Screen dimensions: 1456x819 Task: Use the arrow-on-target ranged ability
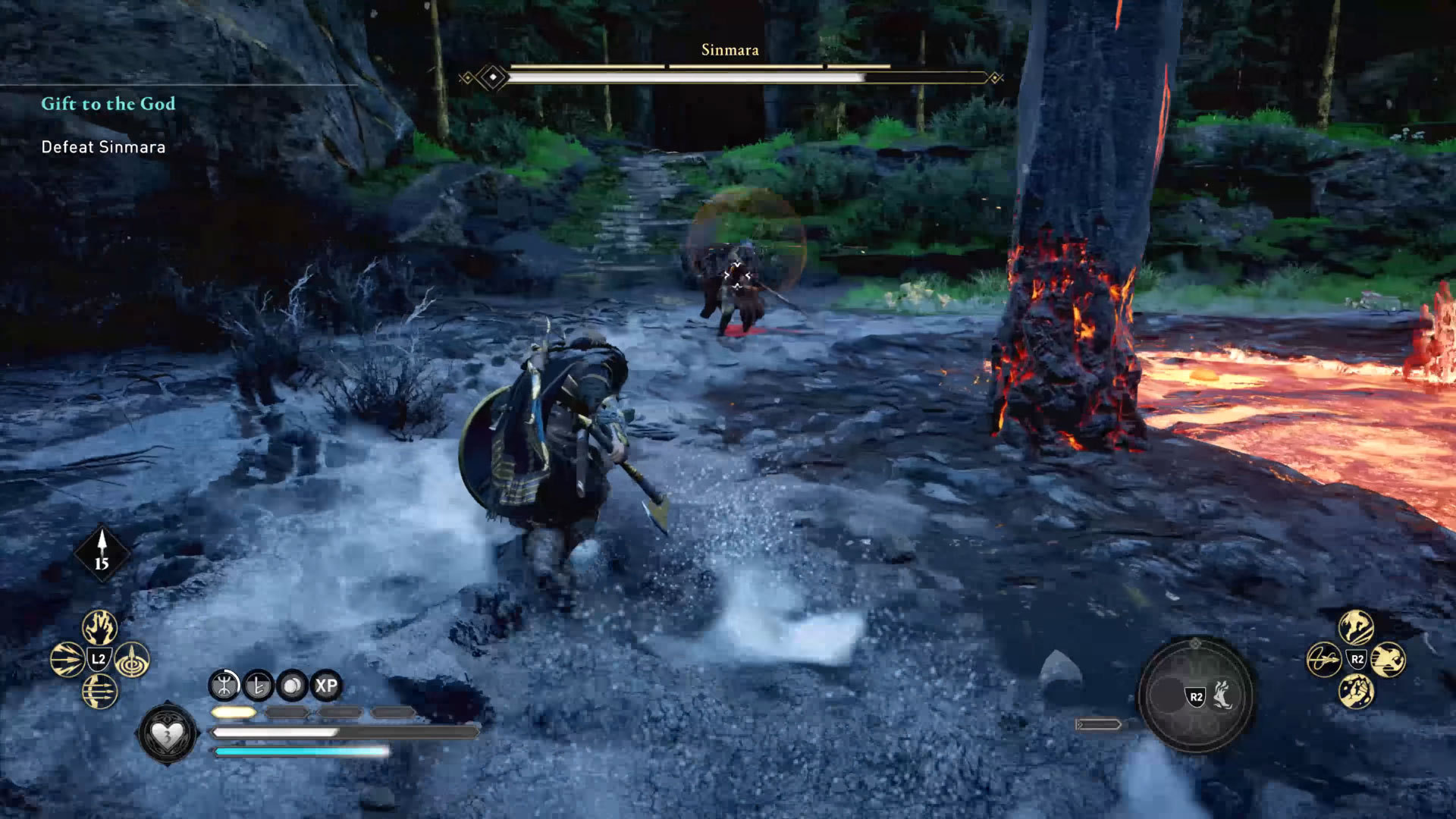[132, 659]
